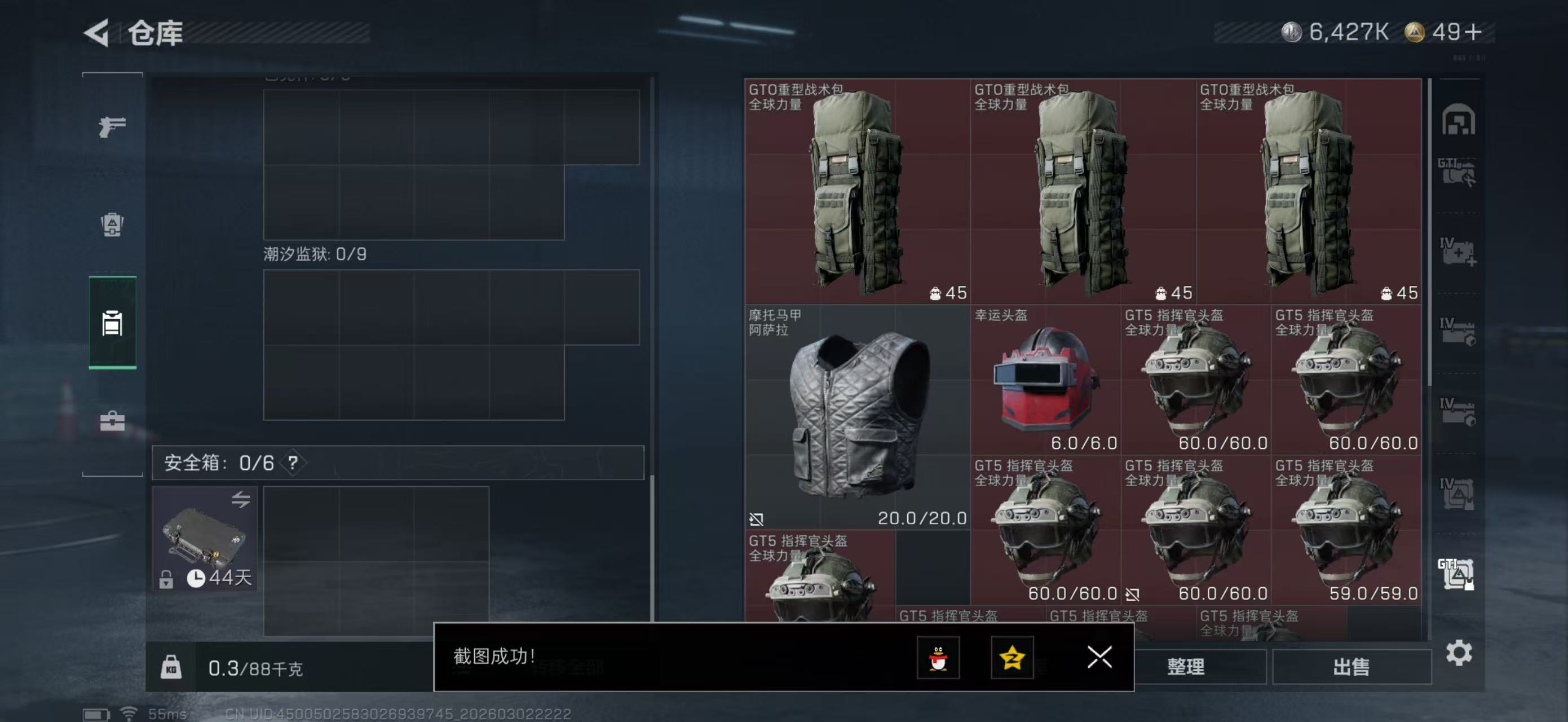The height and width of the screenshot is (722, 1568).
Task: Share the screenshot via the Qzone star icon
Action: click(1013, 658)
